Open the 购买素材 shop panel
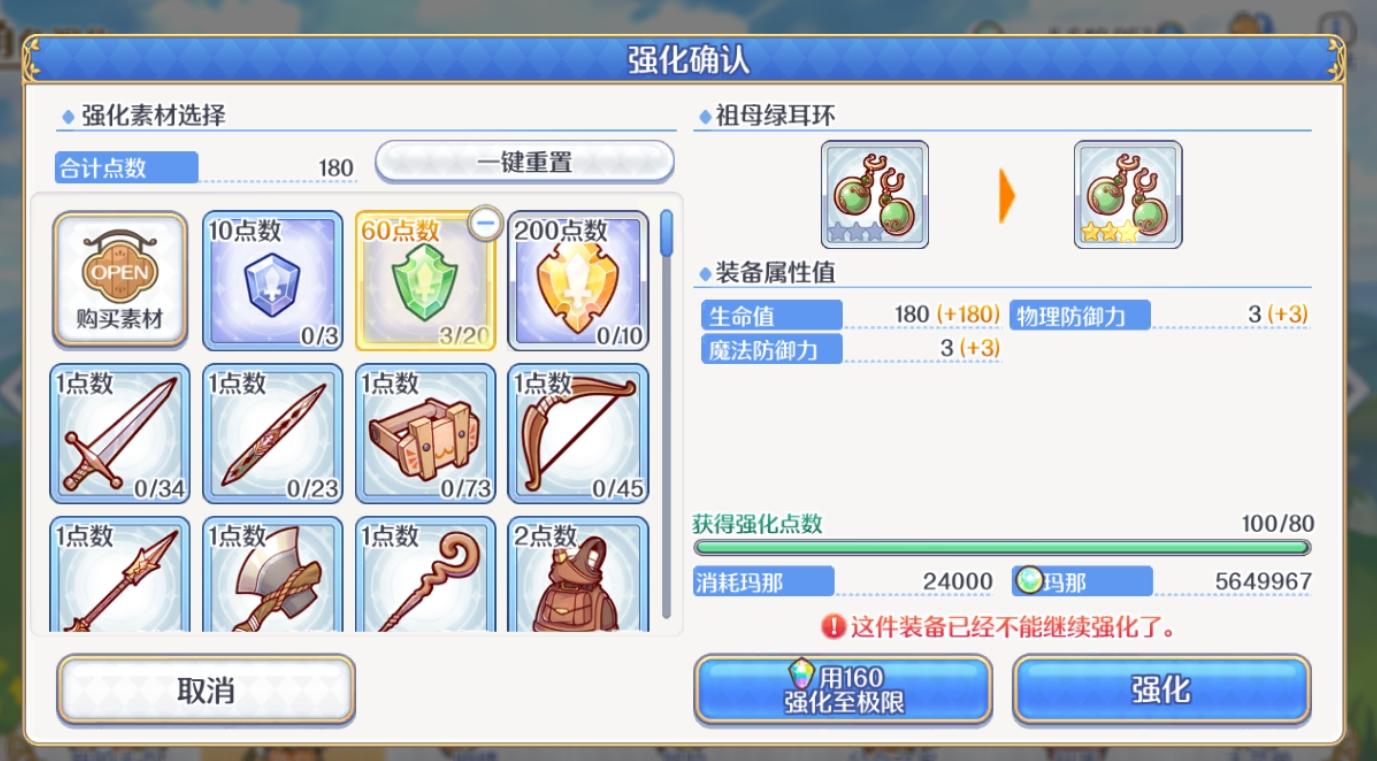The width and height of the screenshot is (1377, 761). (119, 280)
